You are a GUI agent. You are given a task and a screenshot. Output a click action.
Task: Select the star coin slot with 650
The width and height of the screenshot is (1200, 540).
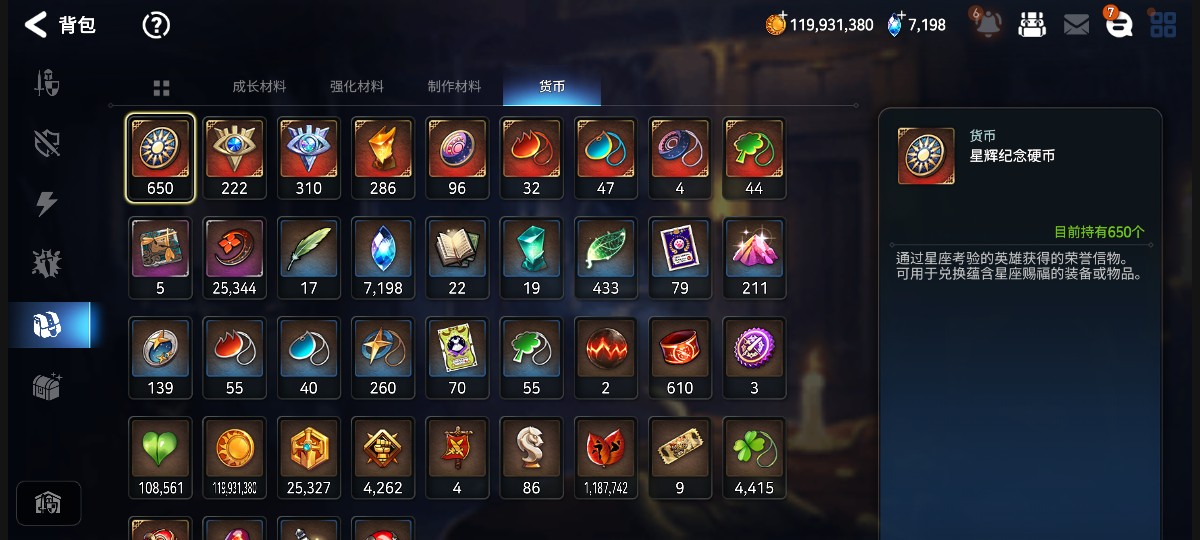[160, 158]
